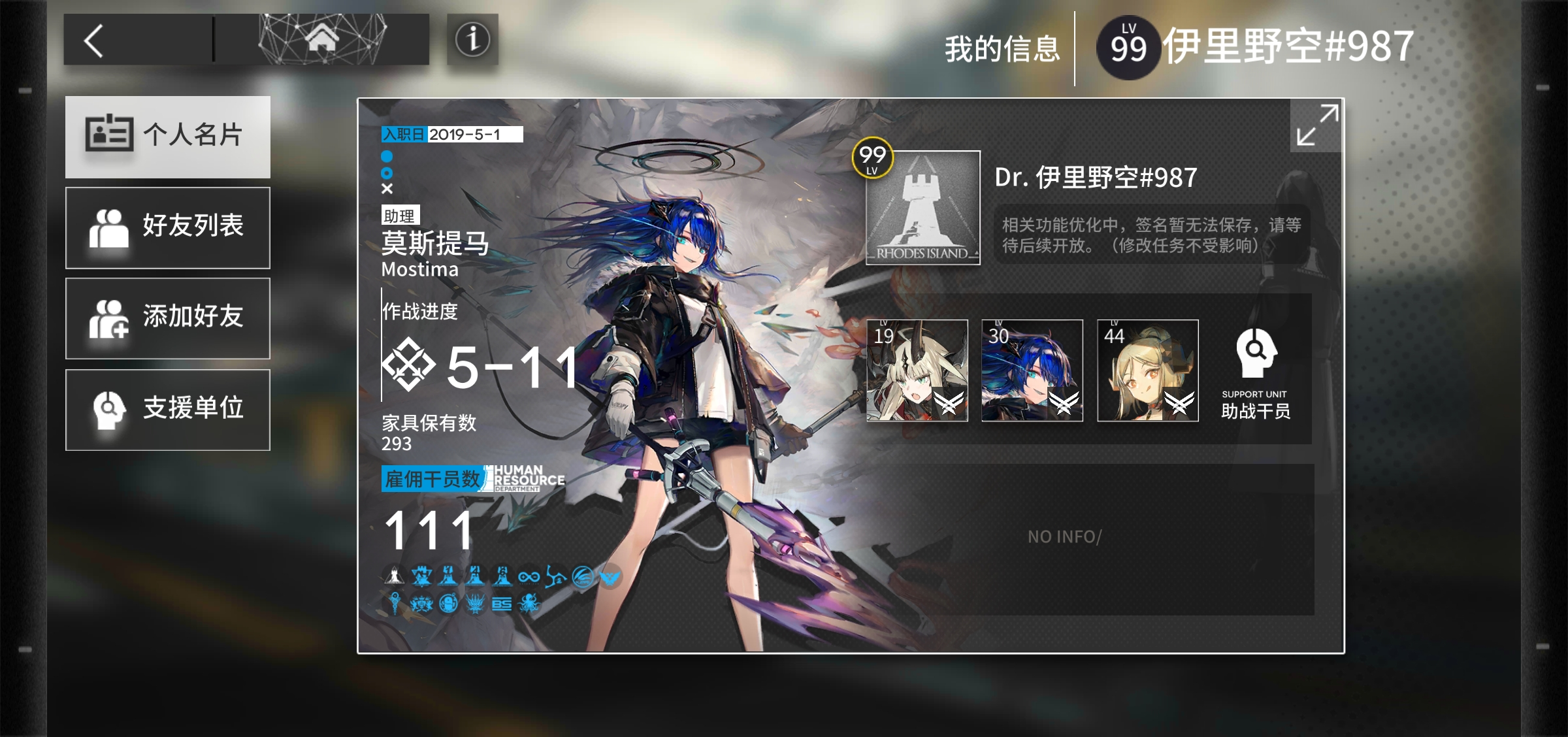This screenshot has height=737, width=1568.
Task: Open the 助战干员 support unit button
Action: click(x=1255, y=372)
